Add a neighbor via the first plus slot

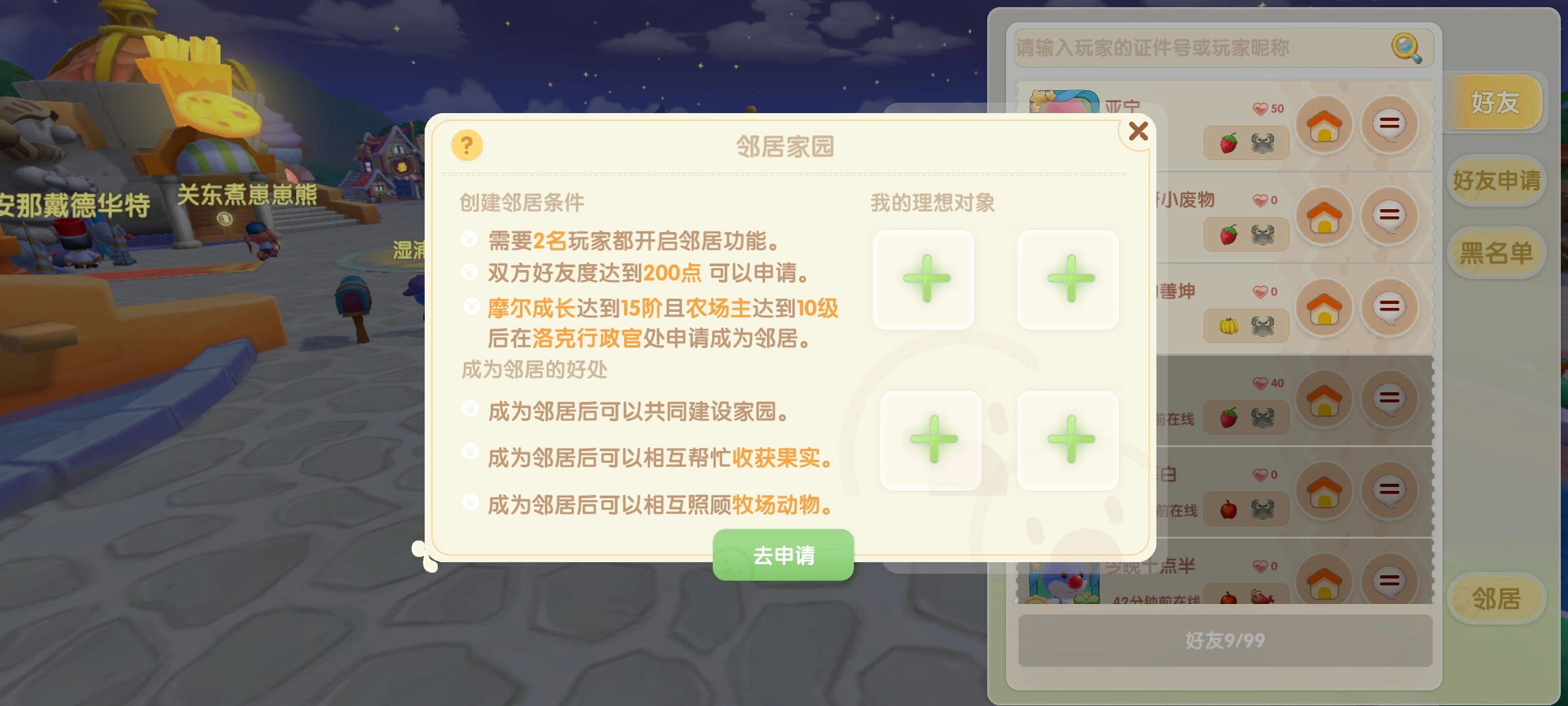[x=923, y=278]
